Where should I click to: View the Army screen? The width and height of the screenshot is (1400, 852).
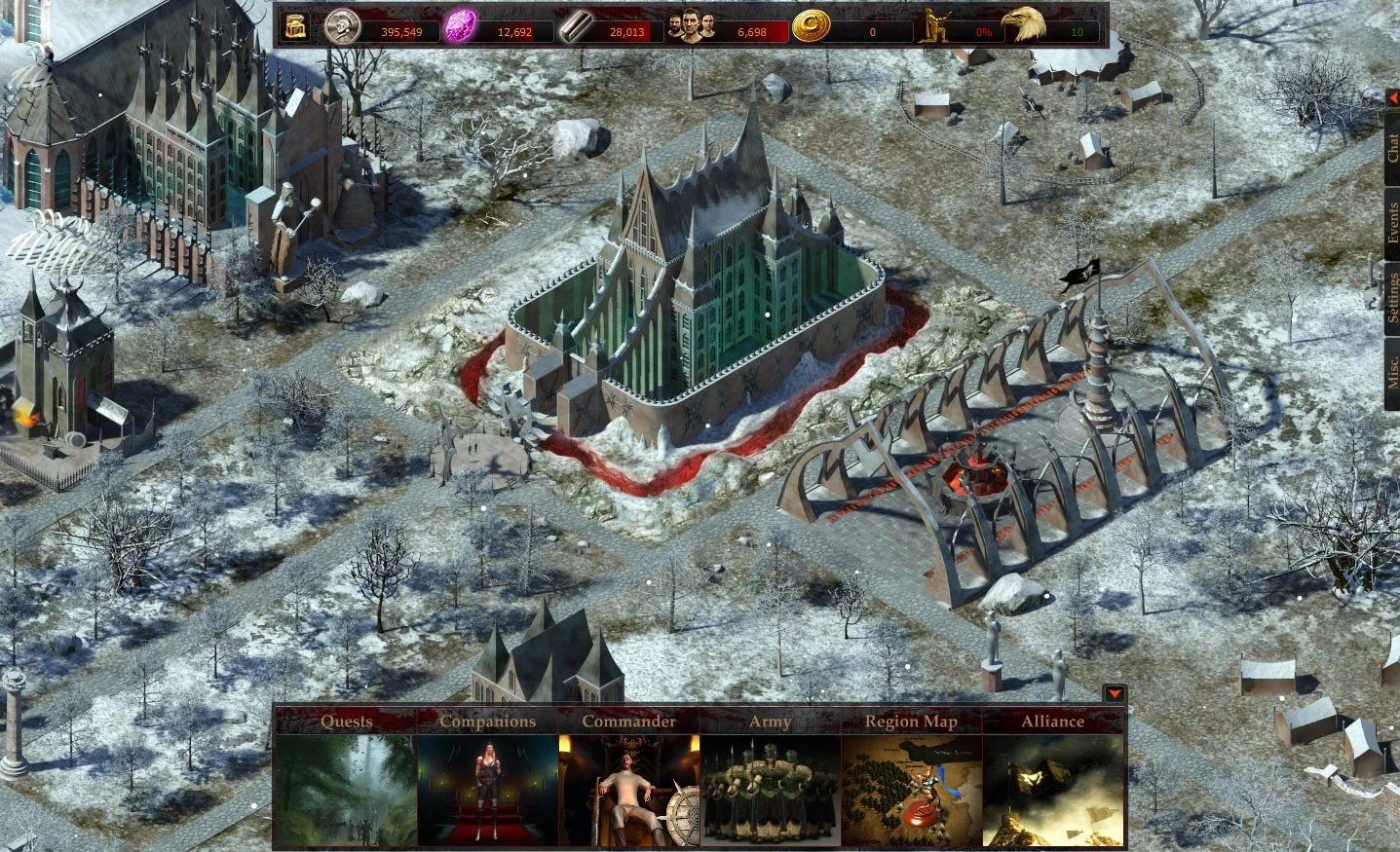coord(770,779)
